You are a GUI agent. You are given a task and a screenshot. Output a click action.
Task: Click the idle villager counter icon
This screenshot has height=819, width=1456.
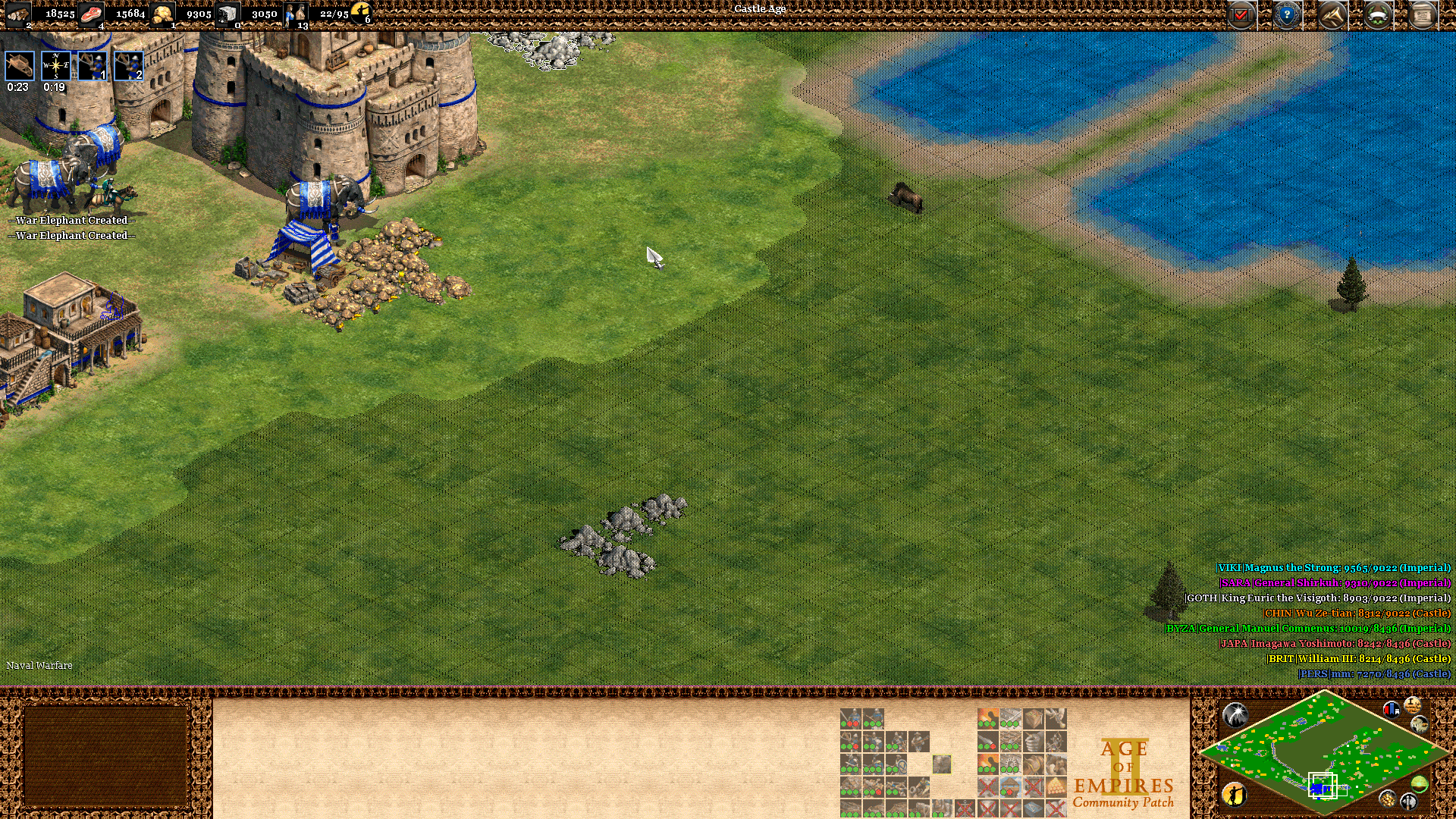pyautogui.click(x=361, y=12)
